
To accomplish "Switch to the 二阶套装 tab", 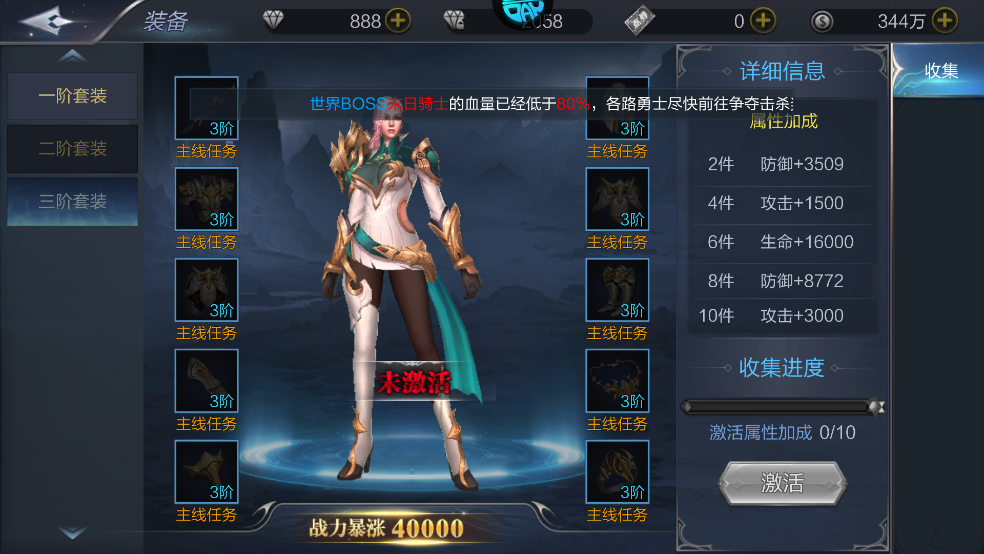I will tap(72, 149).
